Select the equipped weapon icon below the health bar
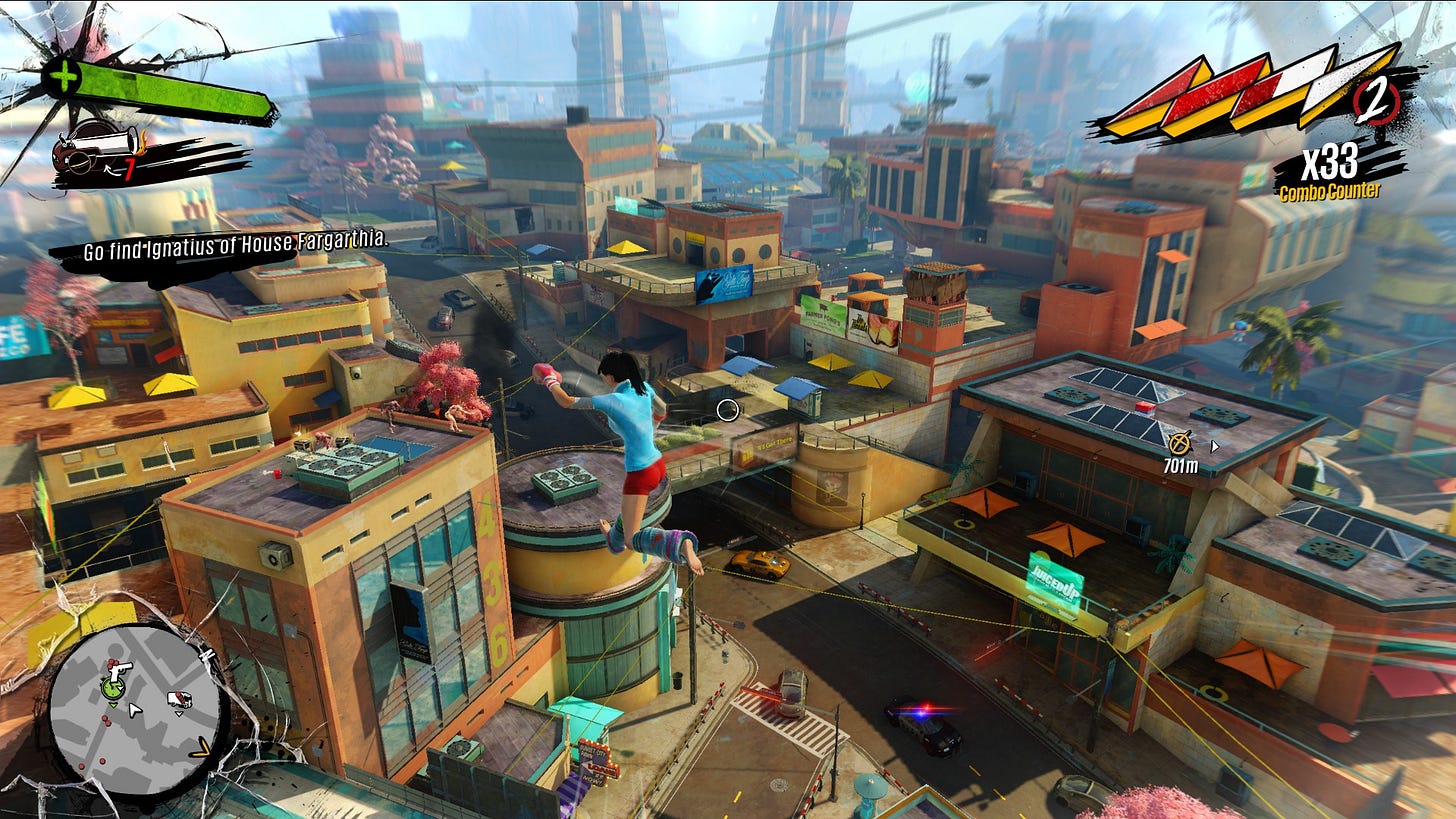 click(97, 145)
